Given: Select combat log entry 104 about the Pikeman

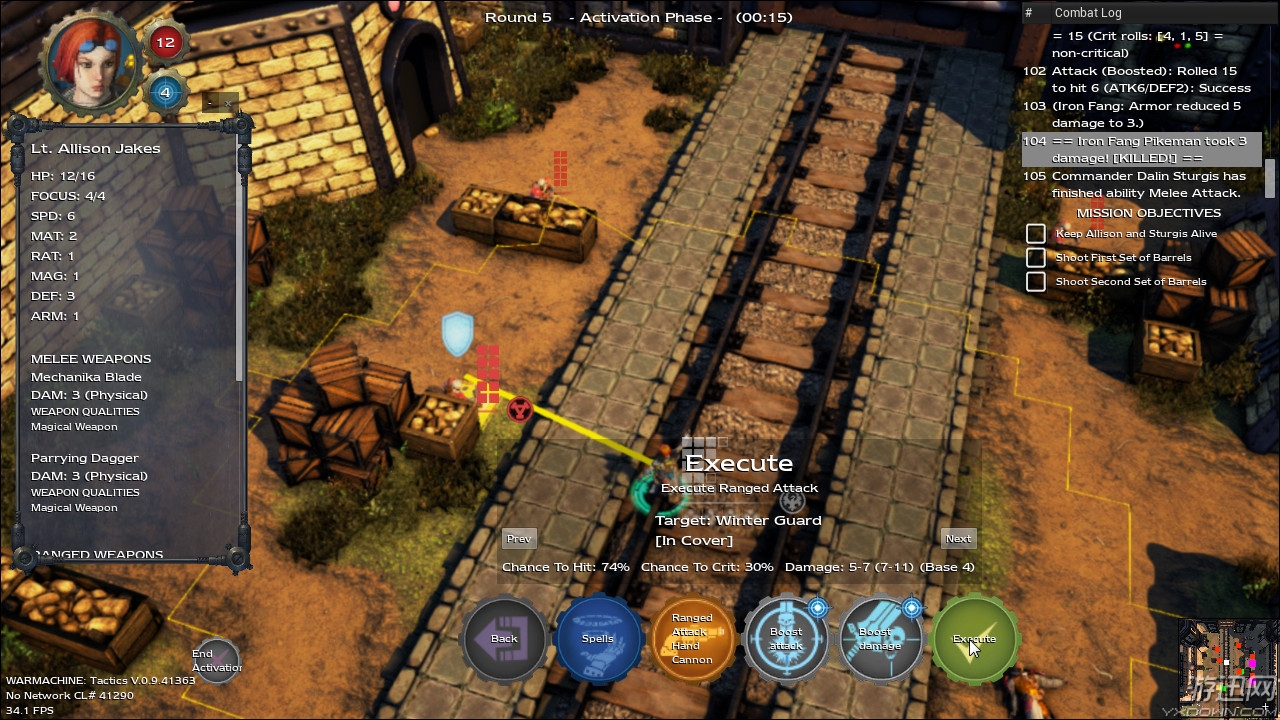Looking at the screenshot, I should pyautogui.click(x=1140, y=150).
